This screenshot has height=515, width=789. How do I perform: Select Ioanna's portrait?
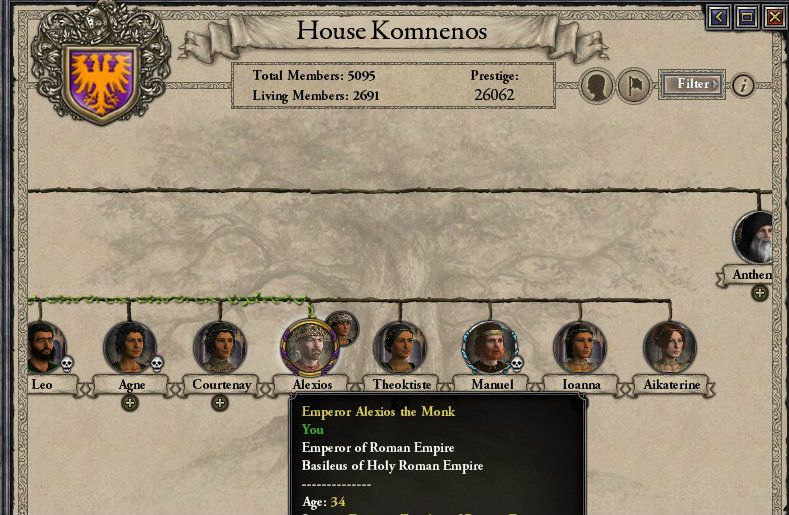click(x=579, y=347)
